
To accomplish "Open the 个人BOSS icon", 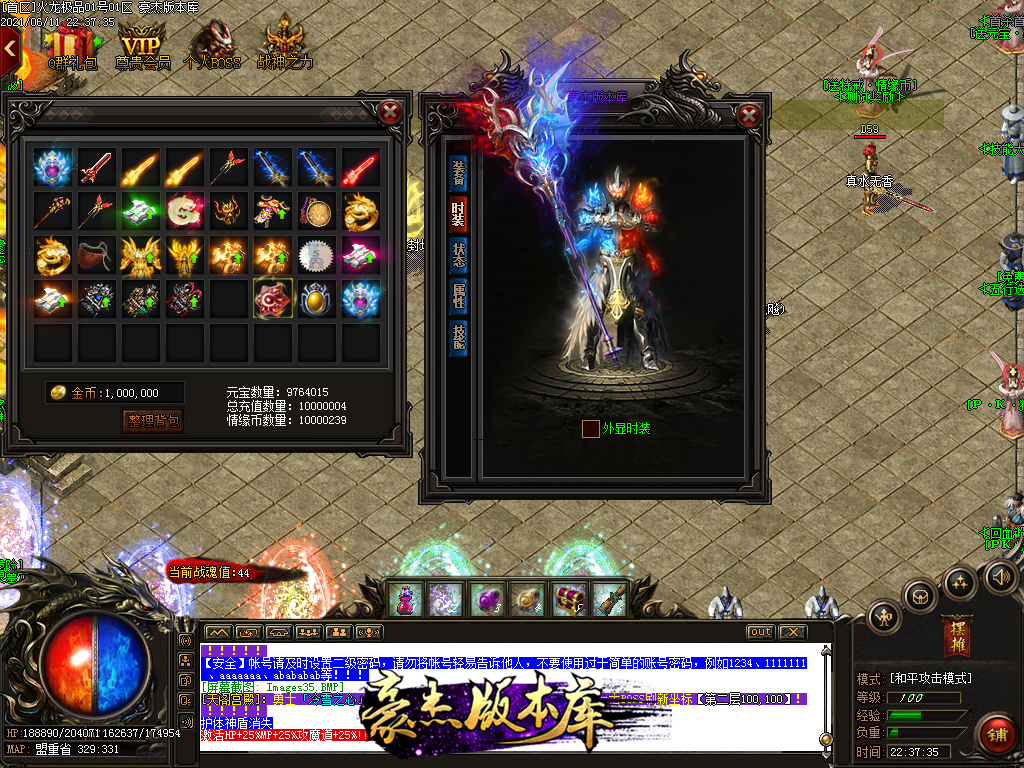I will (x=212, y=45).
